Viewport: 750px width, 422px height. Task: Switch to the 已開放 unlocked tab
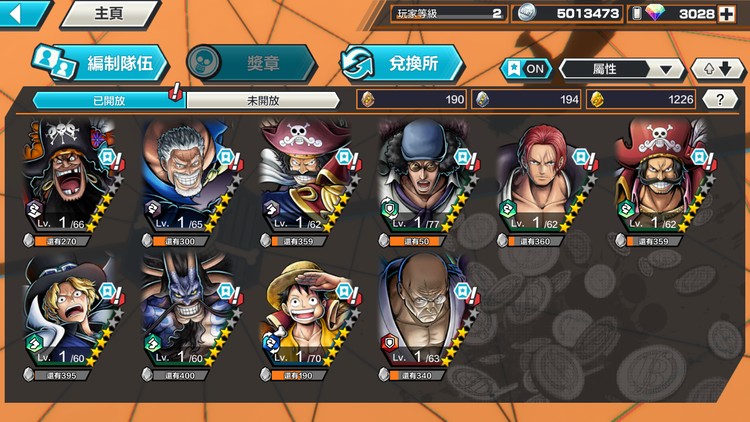(108, 100)
